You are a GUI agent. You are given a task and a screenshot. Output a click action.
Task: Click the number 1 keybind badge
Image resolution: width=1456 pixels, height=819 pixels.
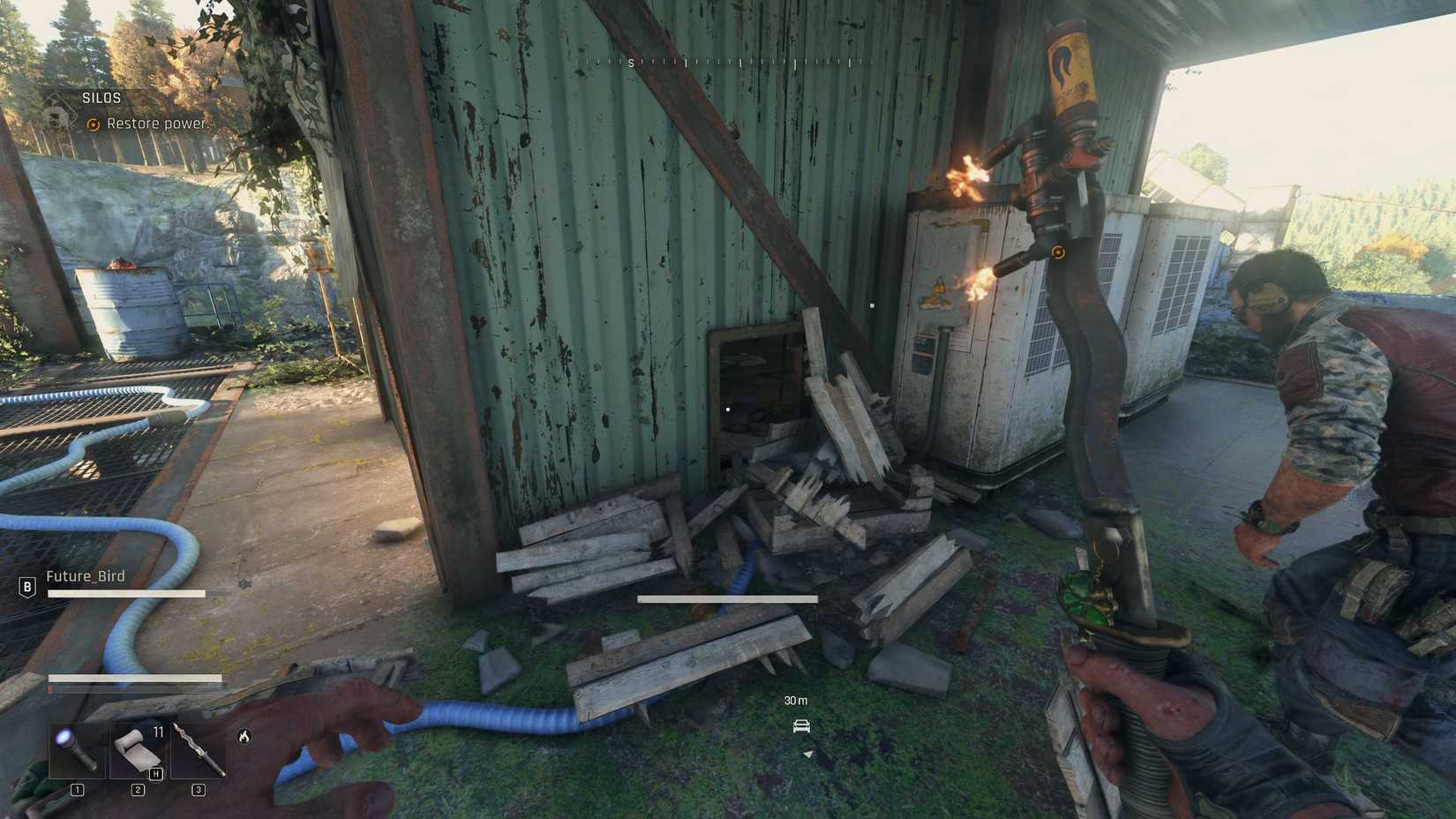(x=78, y=788)
